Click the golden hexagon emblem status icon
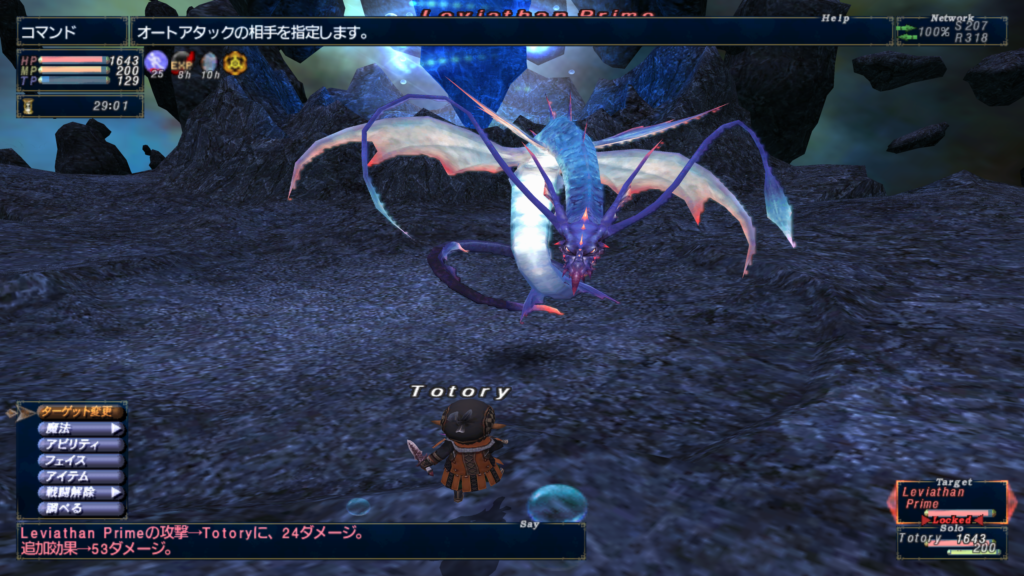 [x=234, y=63]
